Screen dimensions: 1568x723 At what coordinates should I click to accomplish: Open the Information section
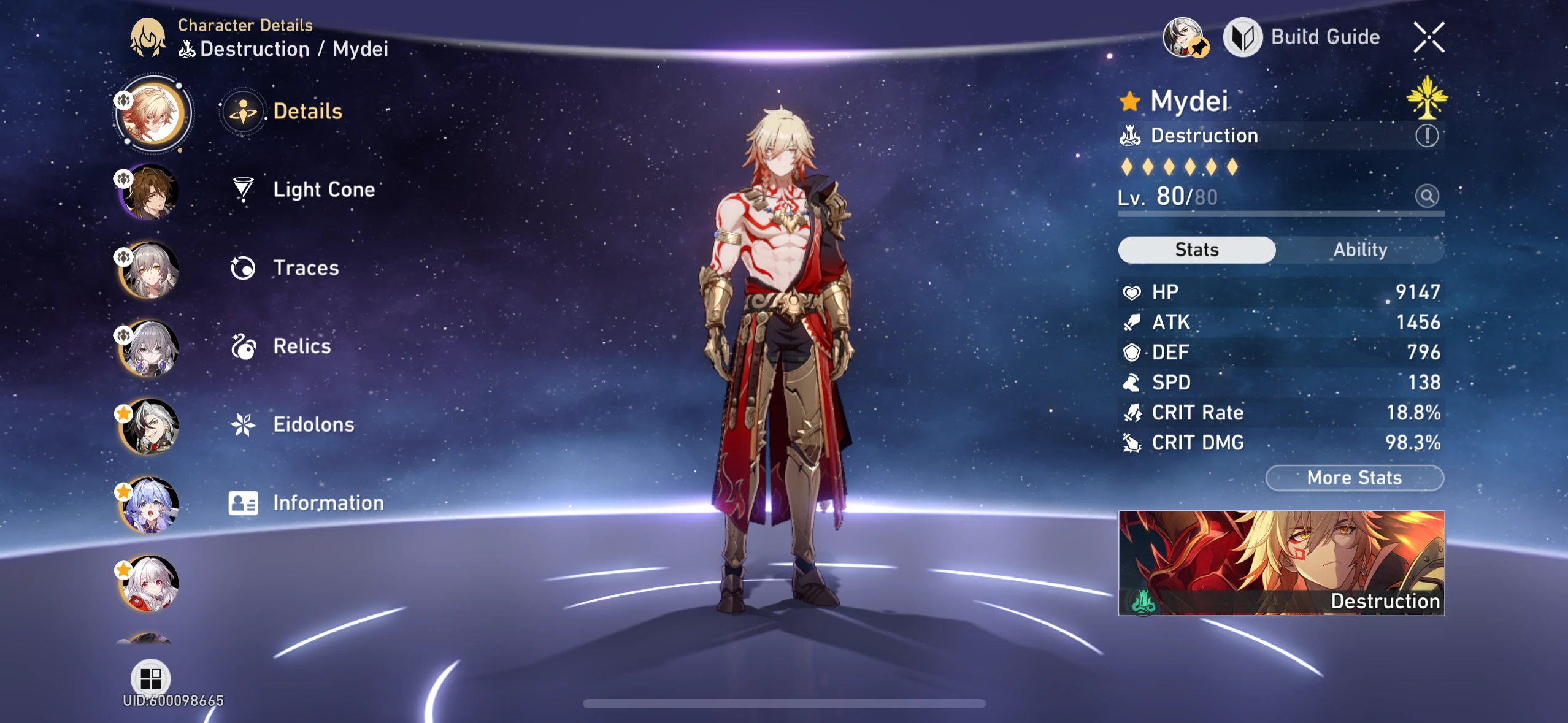tap(328, 502)
